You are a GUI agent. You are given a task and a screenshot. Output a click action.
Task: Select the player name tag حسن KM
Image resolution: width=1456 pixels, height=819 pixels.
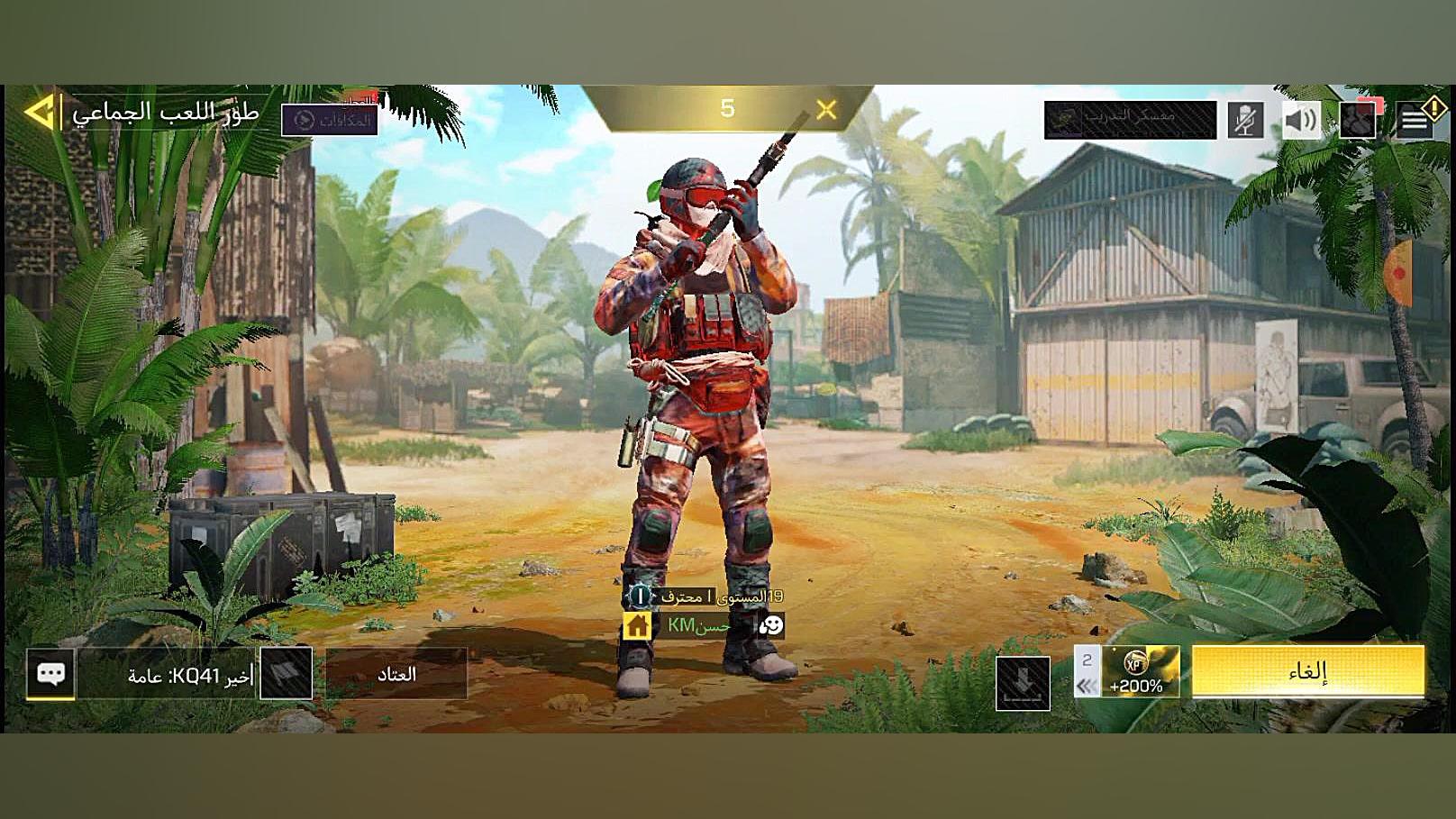click(x=699, y=625)
